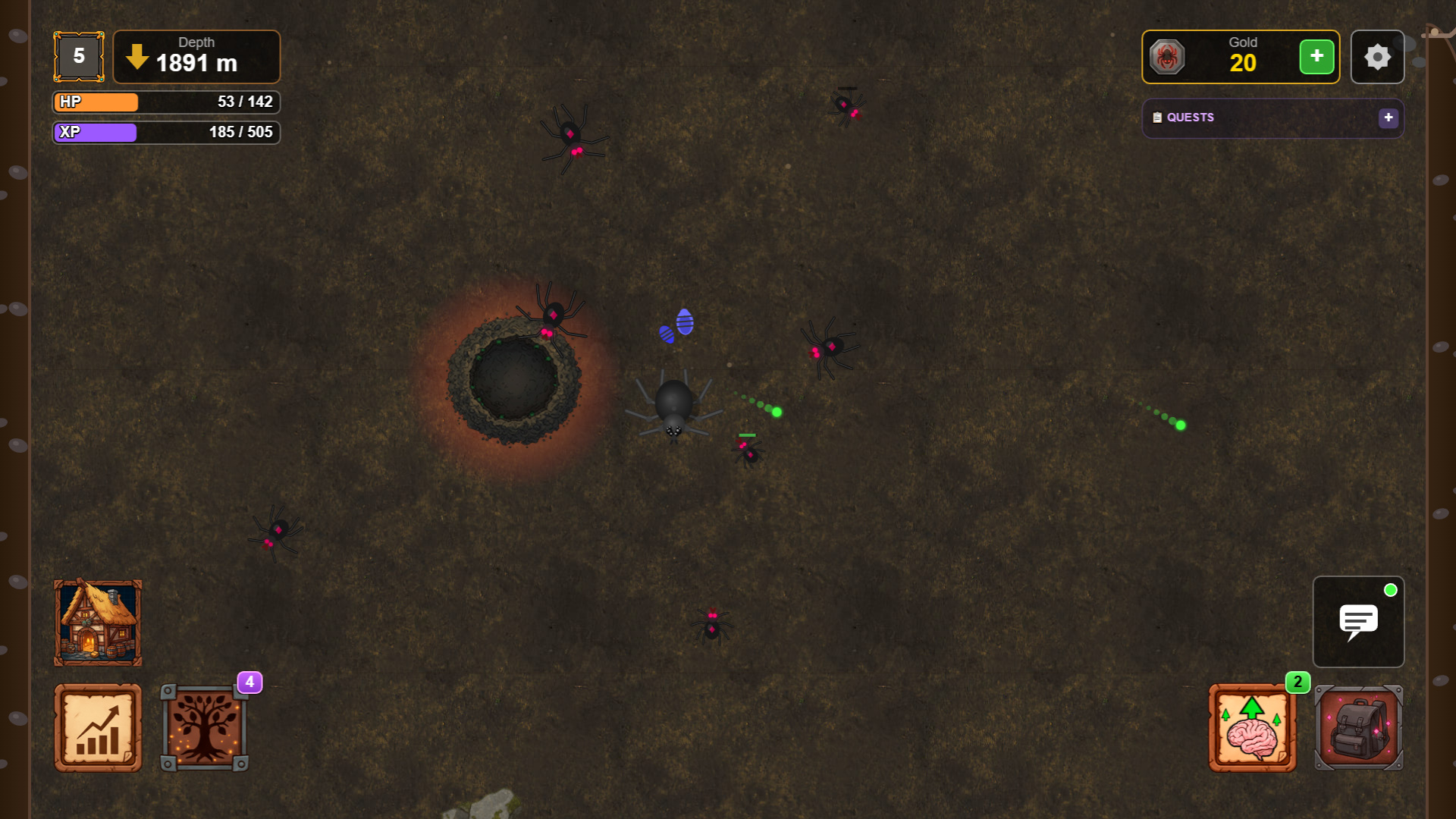Screen dimensions: 1456x819
Task: Open the statistics chart panel
Action: tap(97, 726)
